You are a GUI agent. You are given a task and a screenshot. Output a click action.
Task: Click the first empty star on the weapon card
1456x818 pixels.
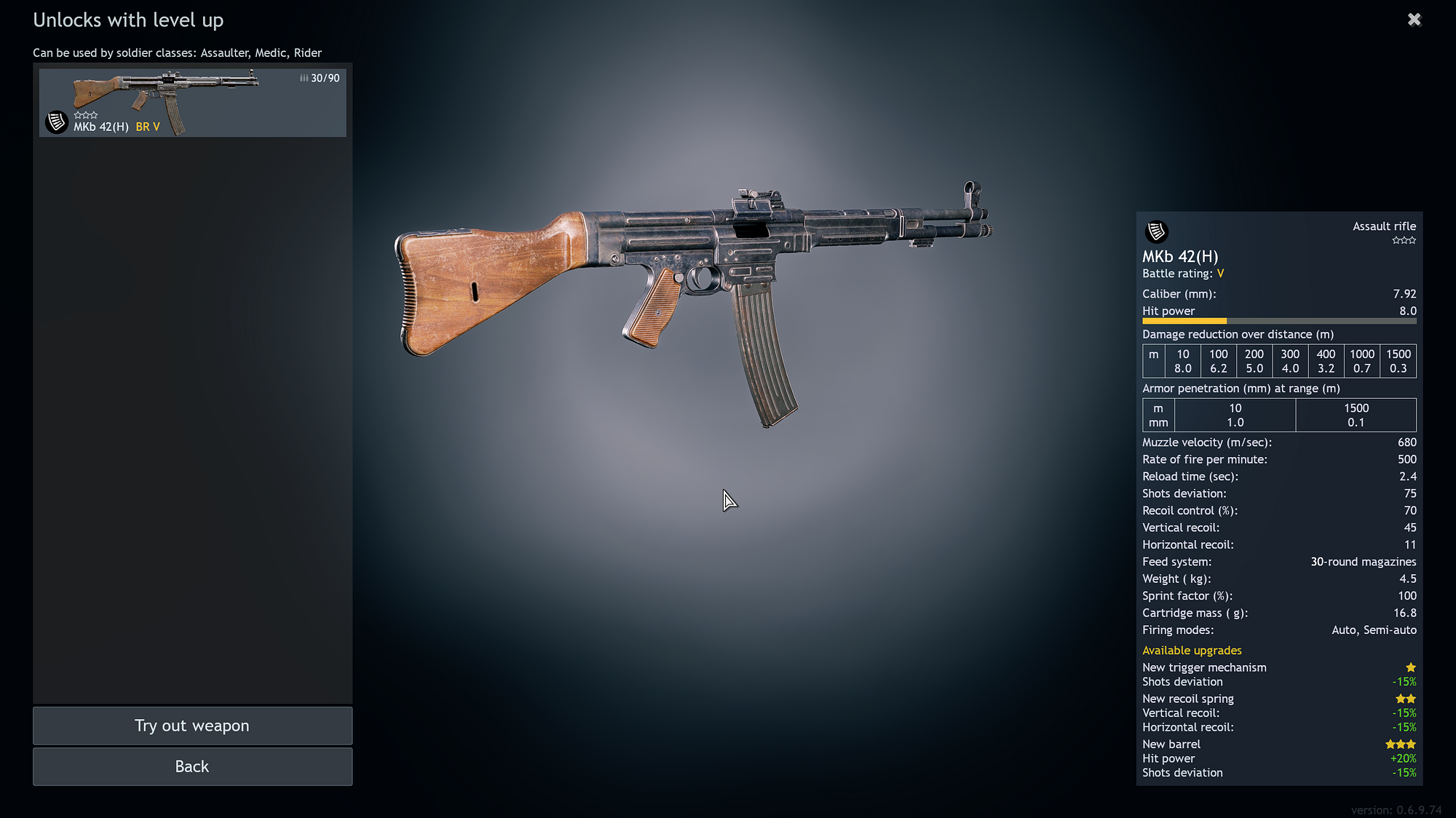point(77,114)
